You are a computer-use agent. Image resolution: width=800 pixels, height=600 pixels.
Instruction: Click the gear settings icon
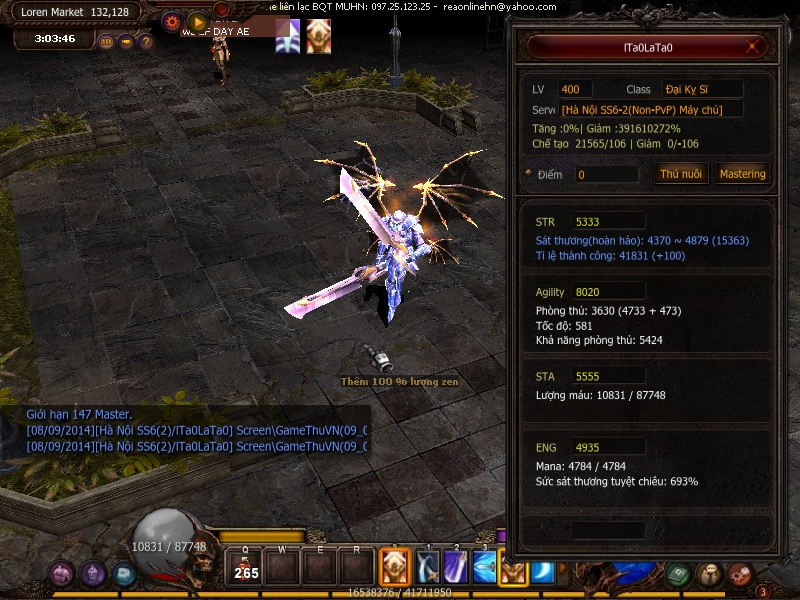pos(171,21)
